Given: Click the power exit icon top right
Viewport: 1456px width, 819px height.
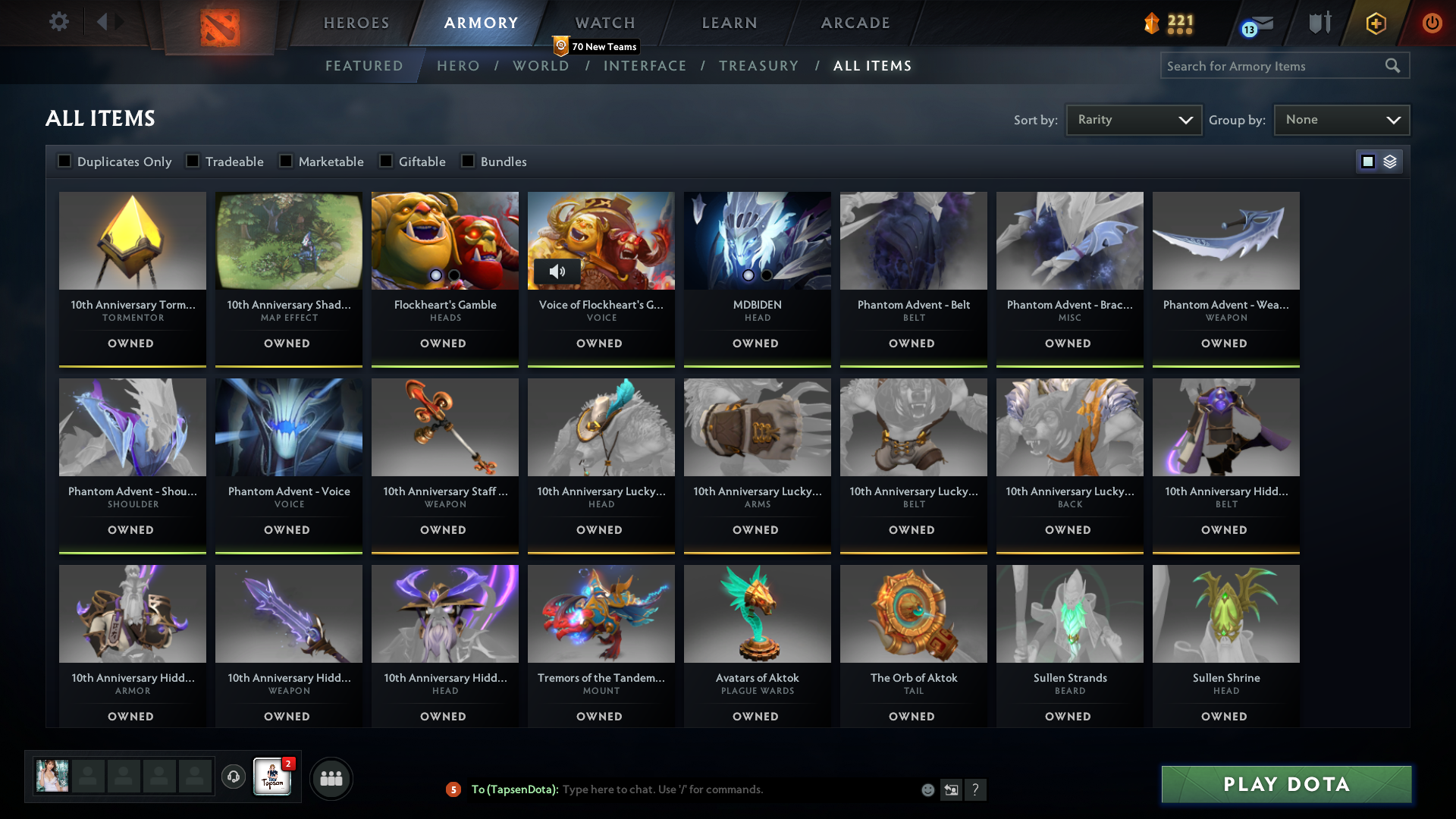Looking at the screenshot, I should pyautogui.click(x=1432, y=24).
